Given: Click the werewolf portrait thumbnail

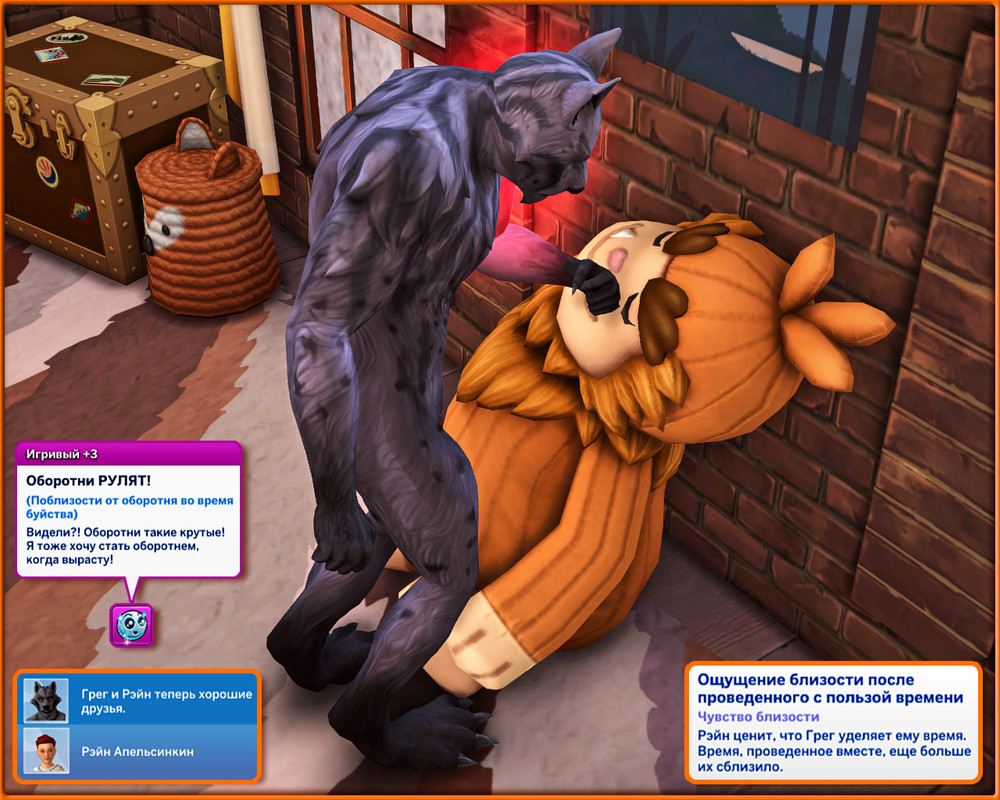Looking at the screenshot, I should 45,701.
